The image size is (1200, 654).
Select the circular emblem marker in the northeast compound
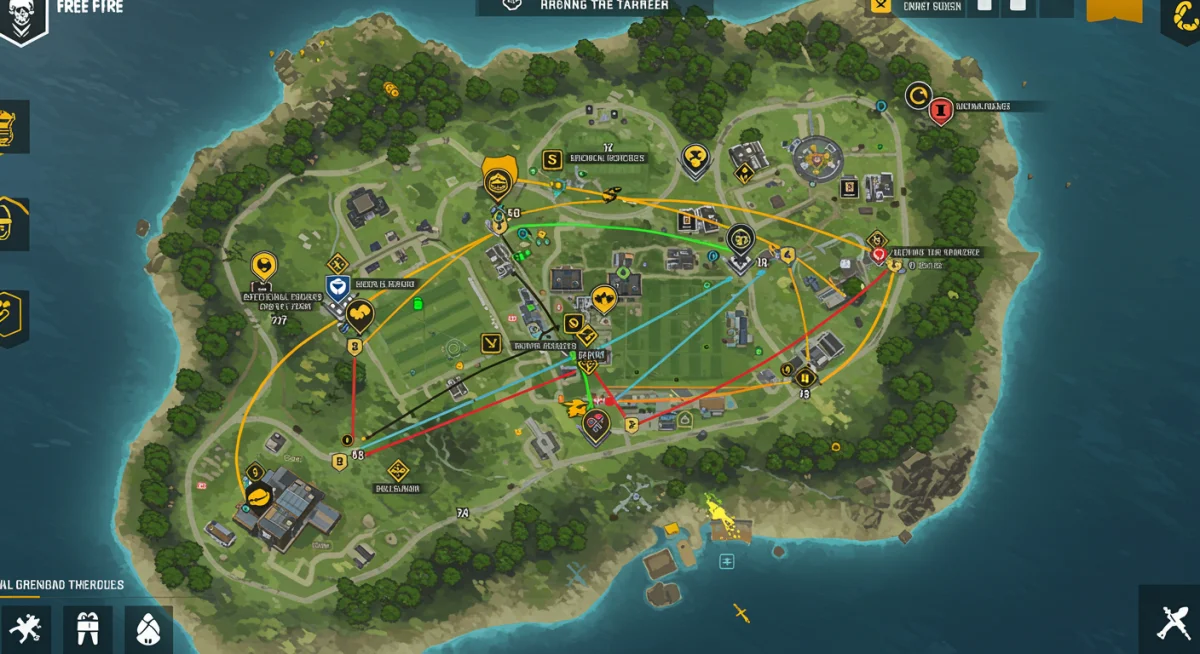coord(818,156)
